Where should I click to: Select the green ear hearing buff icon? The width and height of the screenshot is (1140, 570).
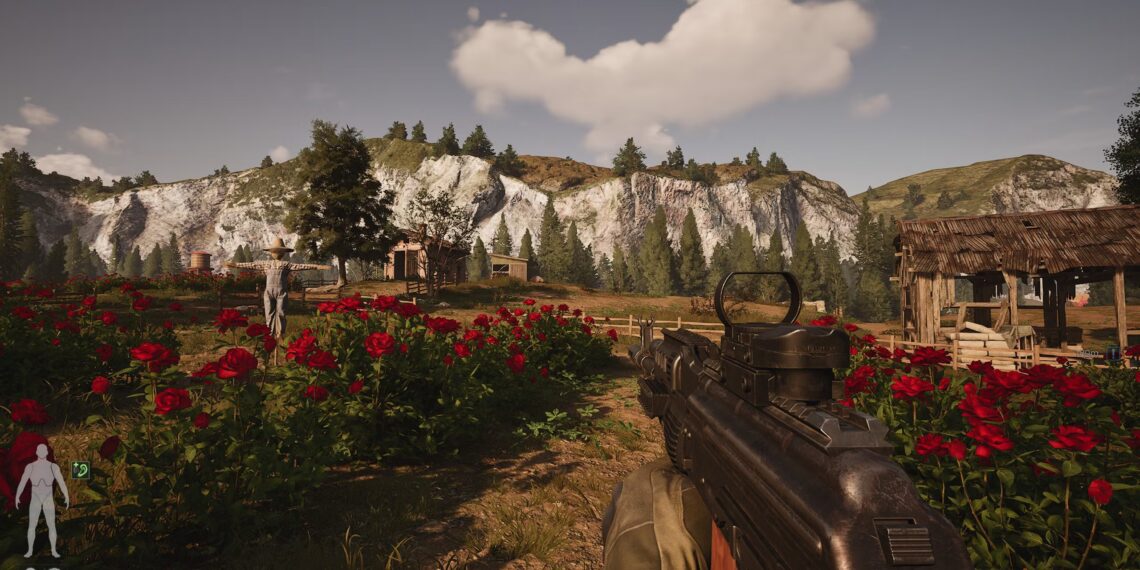80,470
